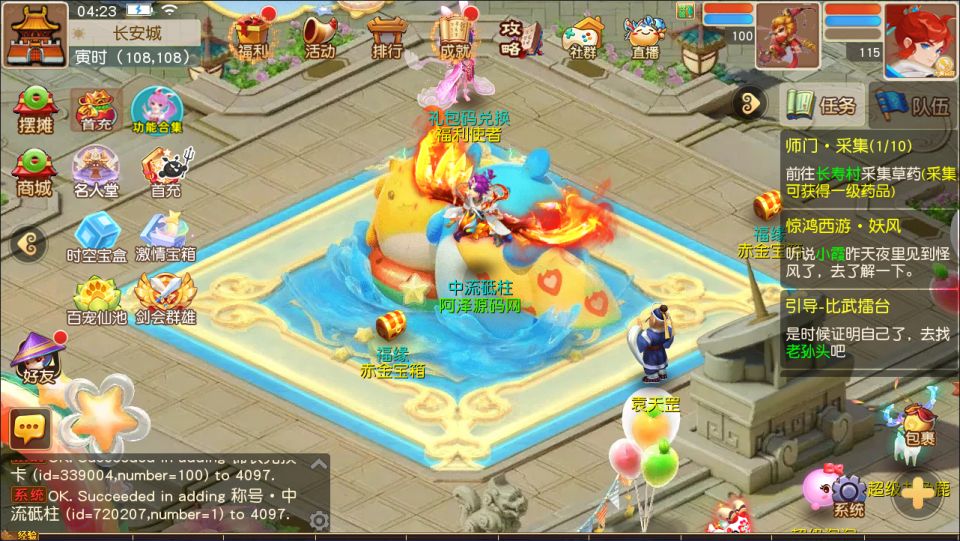Open the 时空宝盒 treasure box
The image size is (960, 541).
pos(96,237)
